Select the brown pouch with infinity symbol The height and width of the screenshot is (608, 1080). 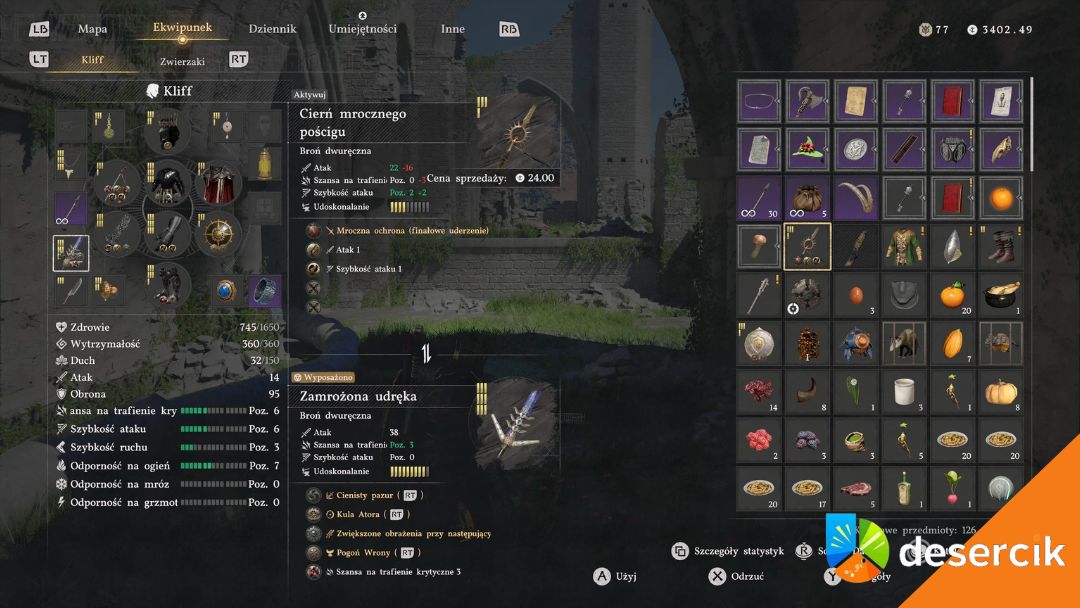(x=809, y=198)
